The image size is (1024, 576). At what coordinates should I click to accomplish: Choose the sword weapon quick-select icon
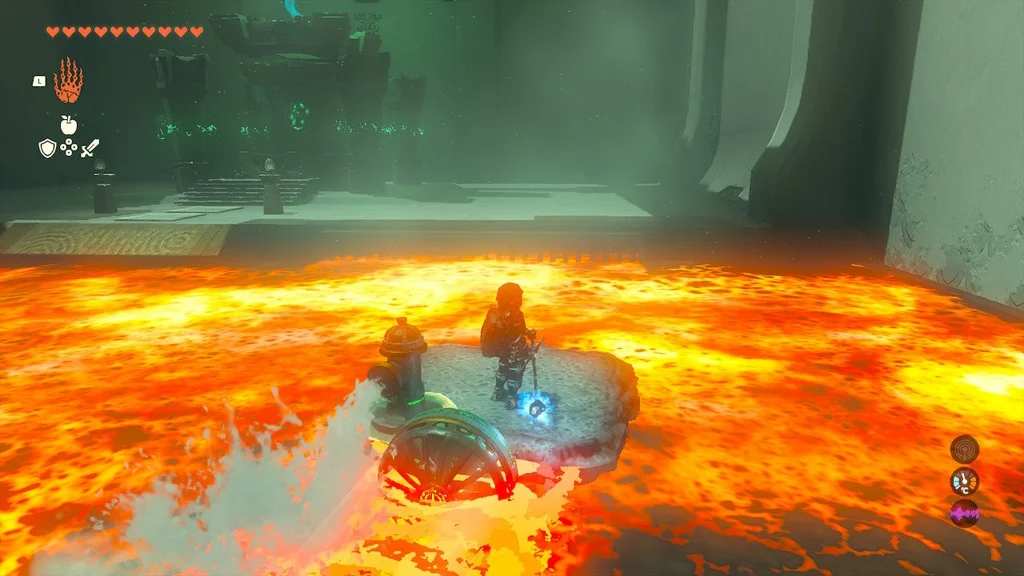pos(91,148)
